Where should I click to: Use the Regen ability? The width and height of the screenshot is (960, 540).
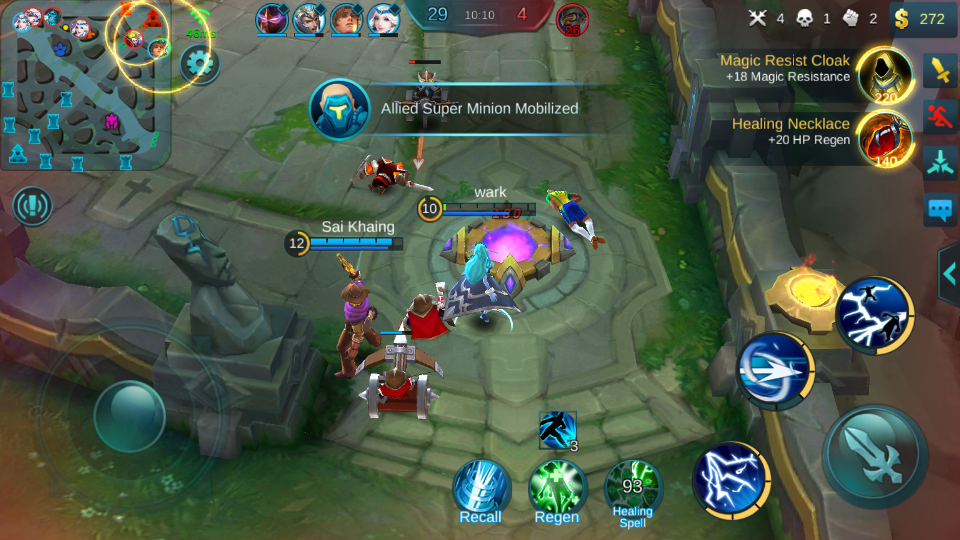pyautogui.click(x=557, y=488)
